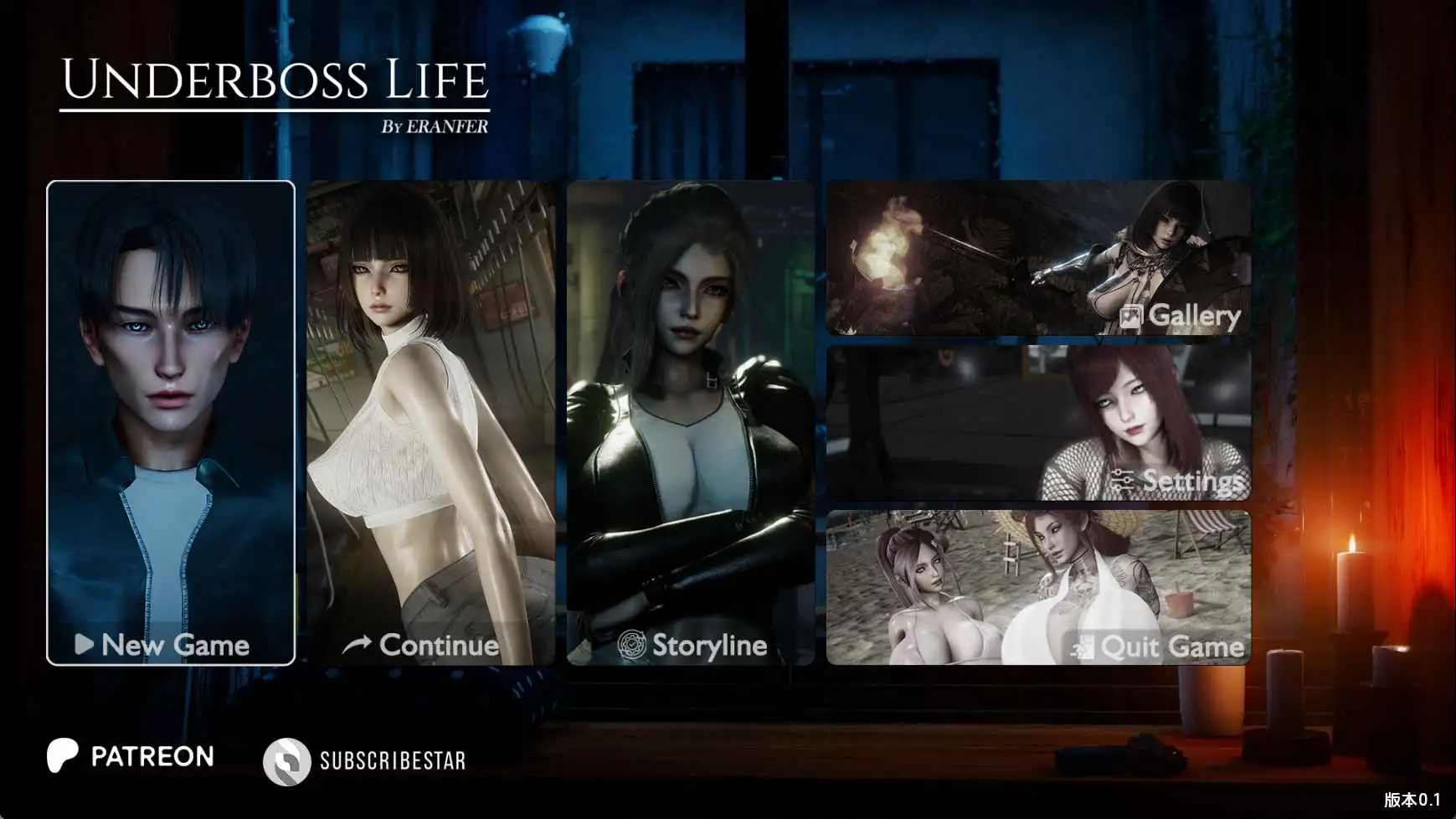Select the arrow icon next to Continue

click(x=358, y=644)
